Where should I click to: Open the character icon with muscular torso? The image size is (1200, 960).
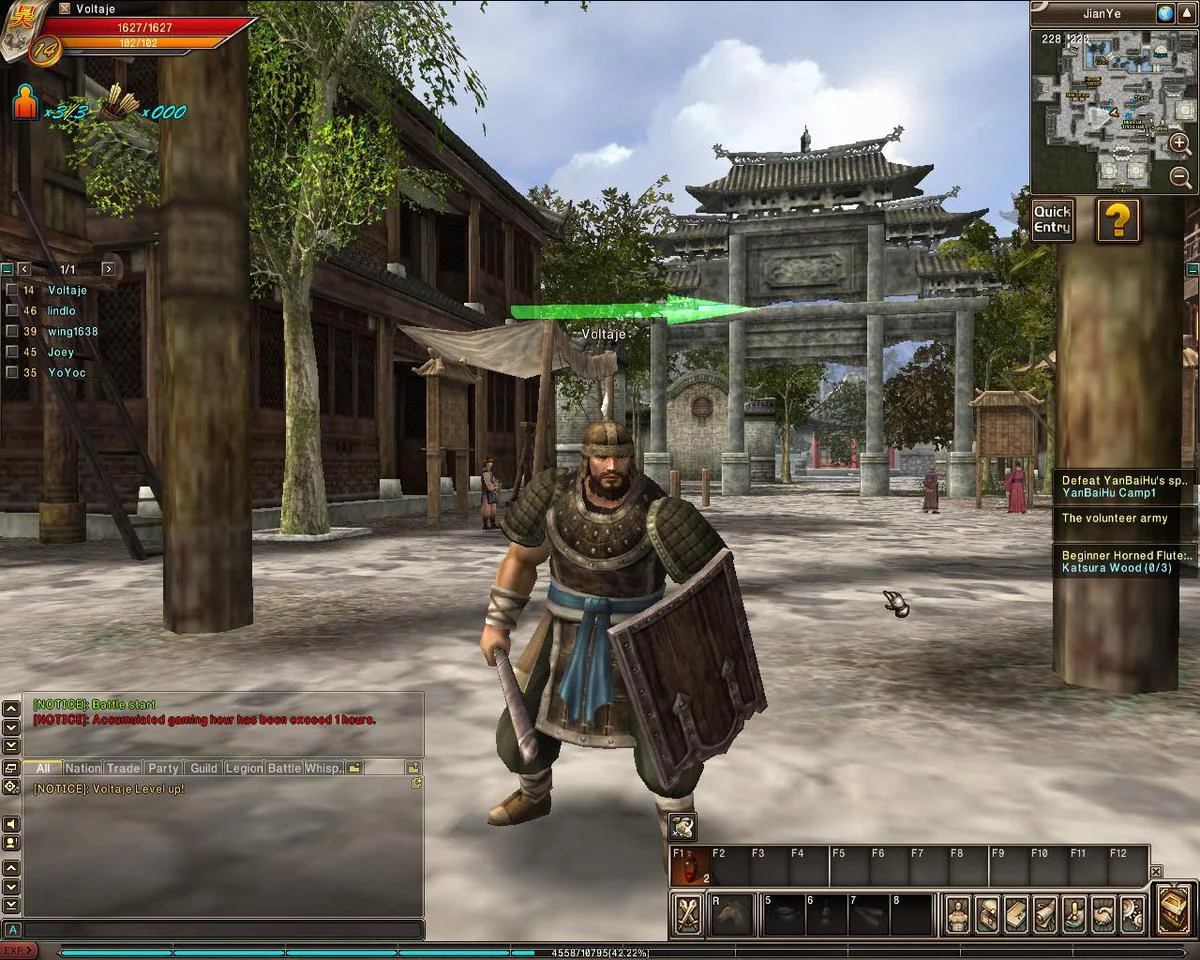(958, 914)
